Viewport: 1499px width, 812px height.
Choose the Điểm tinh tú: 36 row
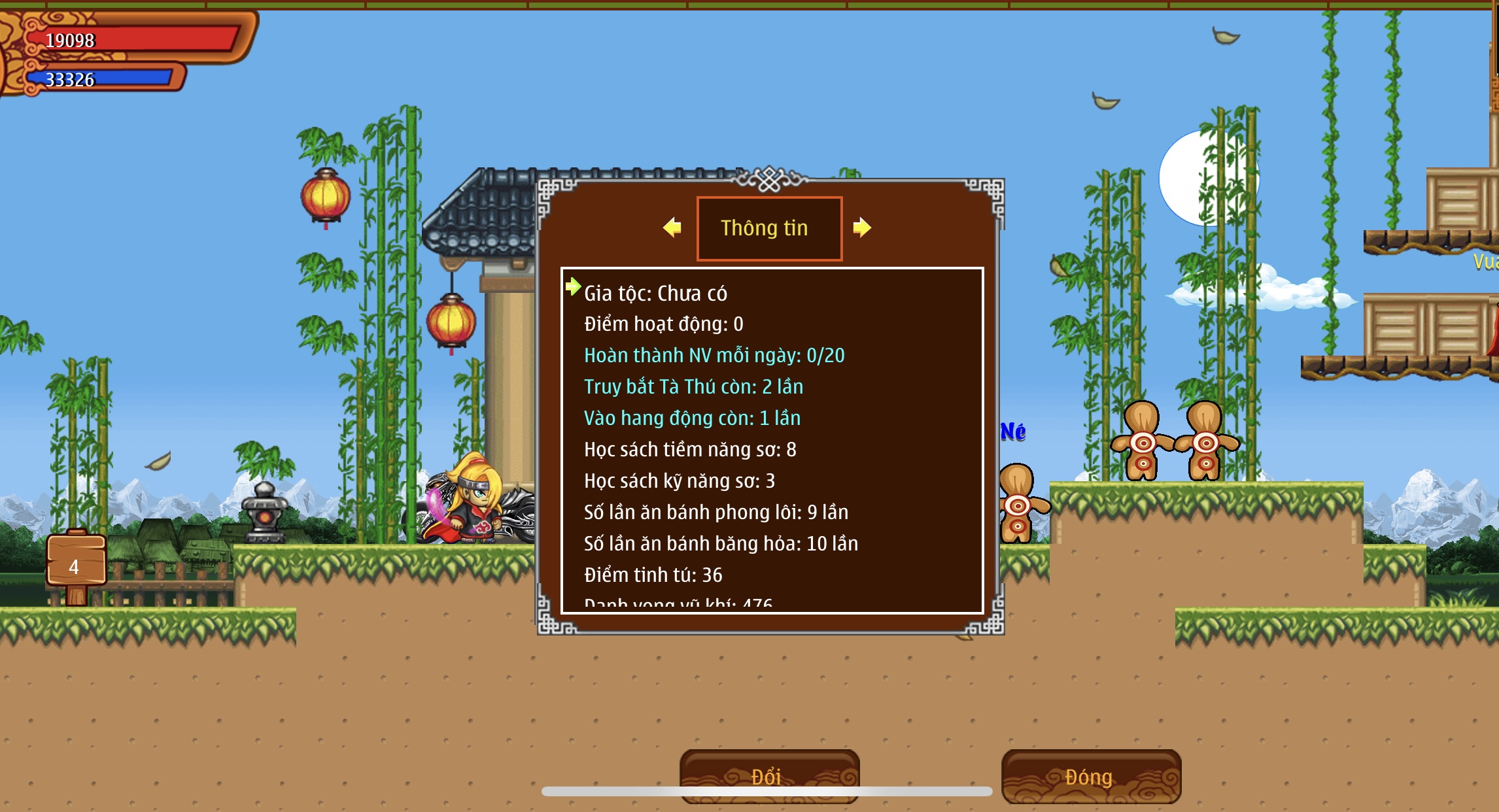[653, 575]
